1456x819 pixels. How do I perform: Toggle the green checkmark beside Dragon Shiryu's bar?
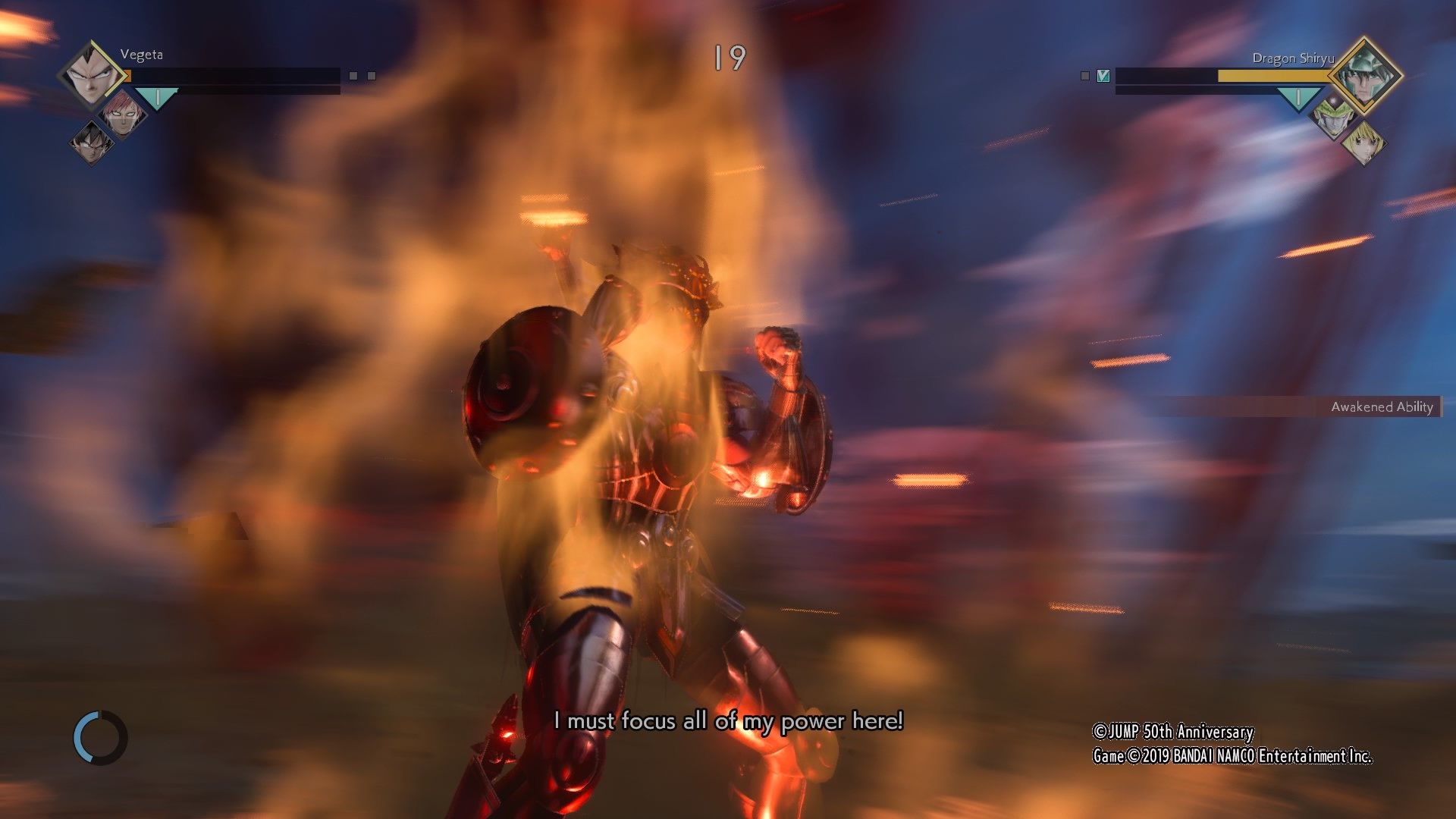(1103, 76)
